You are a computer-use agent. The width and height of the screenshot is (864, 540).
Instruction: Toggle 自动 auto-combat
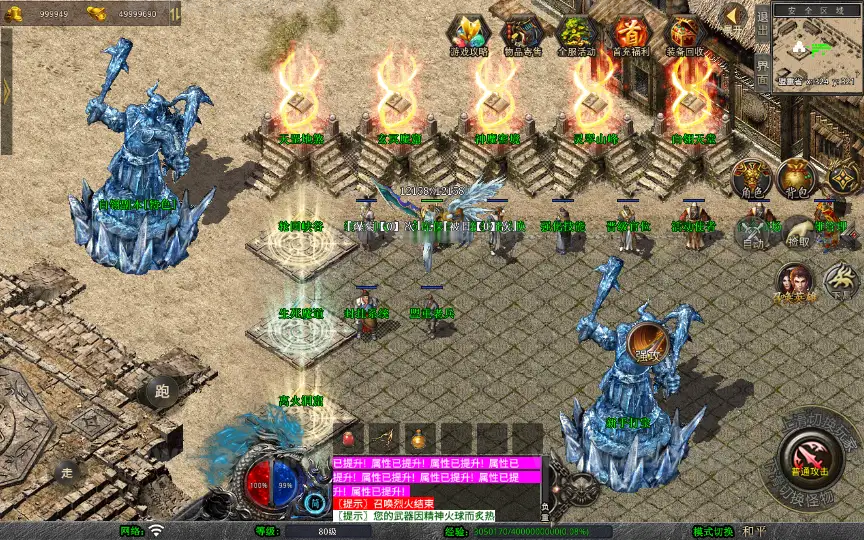tap(755, 232)
